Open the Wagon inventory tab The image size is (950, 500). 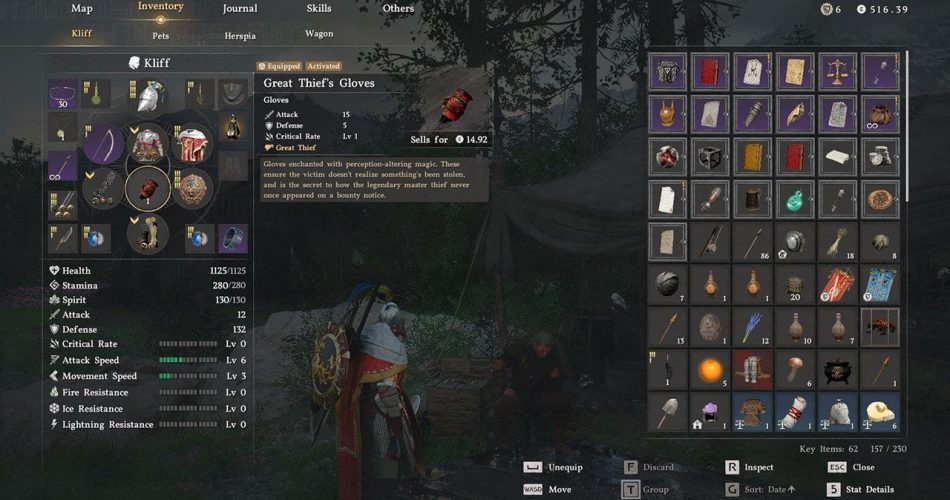319,34
